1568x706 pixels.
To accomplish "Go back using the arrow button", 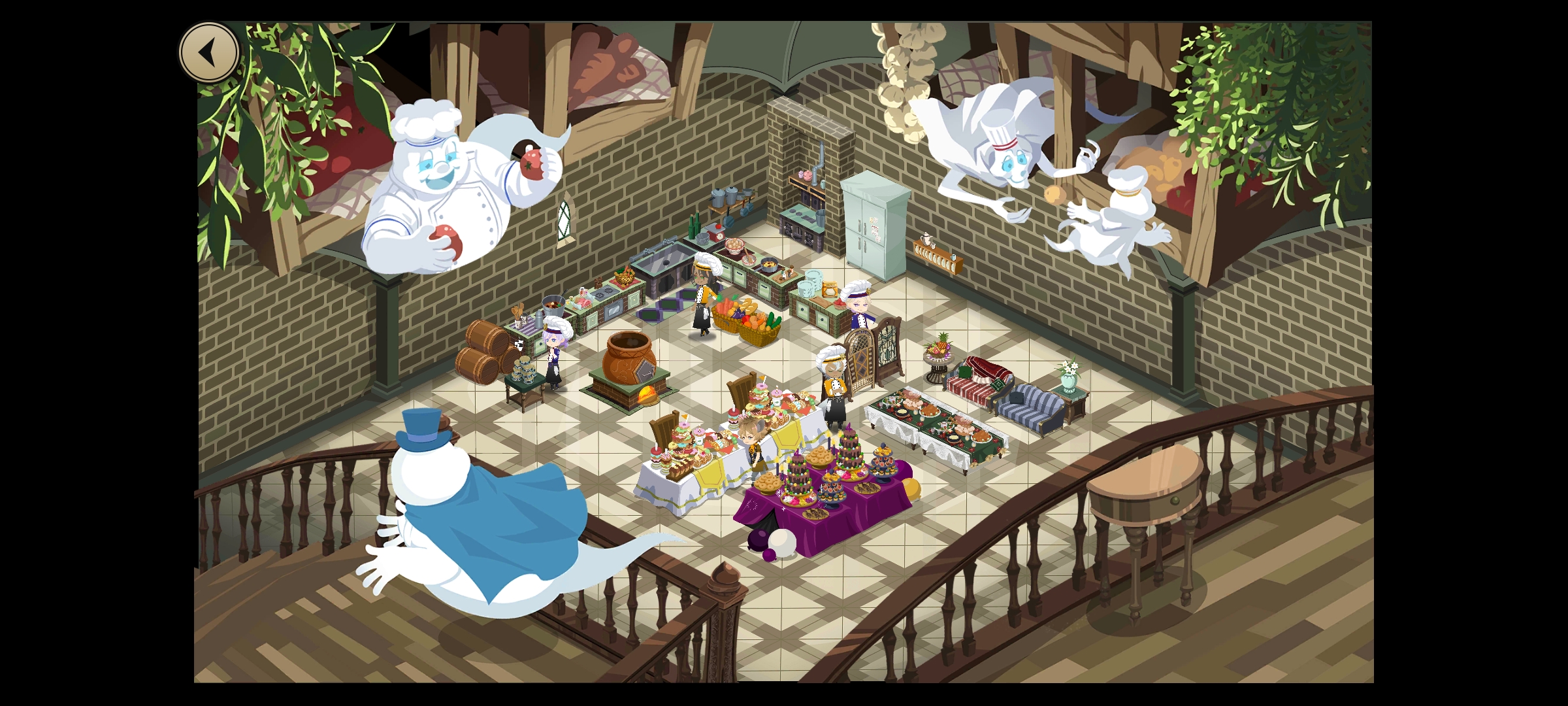I will (209, 52).
